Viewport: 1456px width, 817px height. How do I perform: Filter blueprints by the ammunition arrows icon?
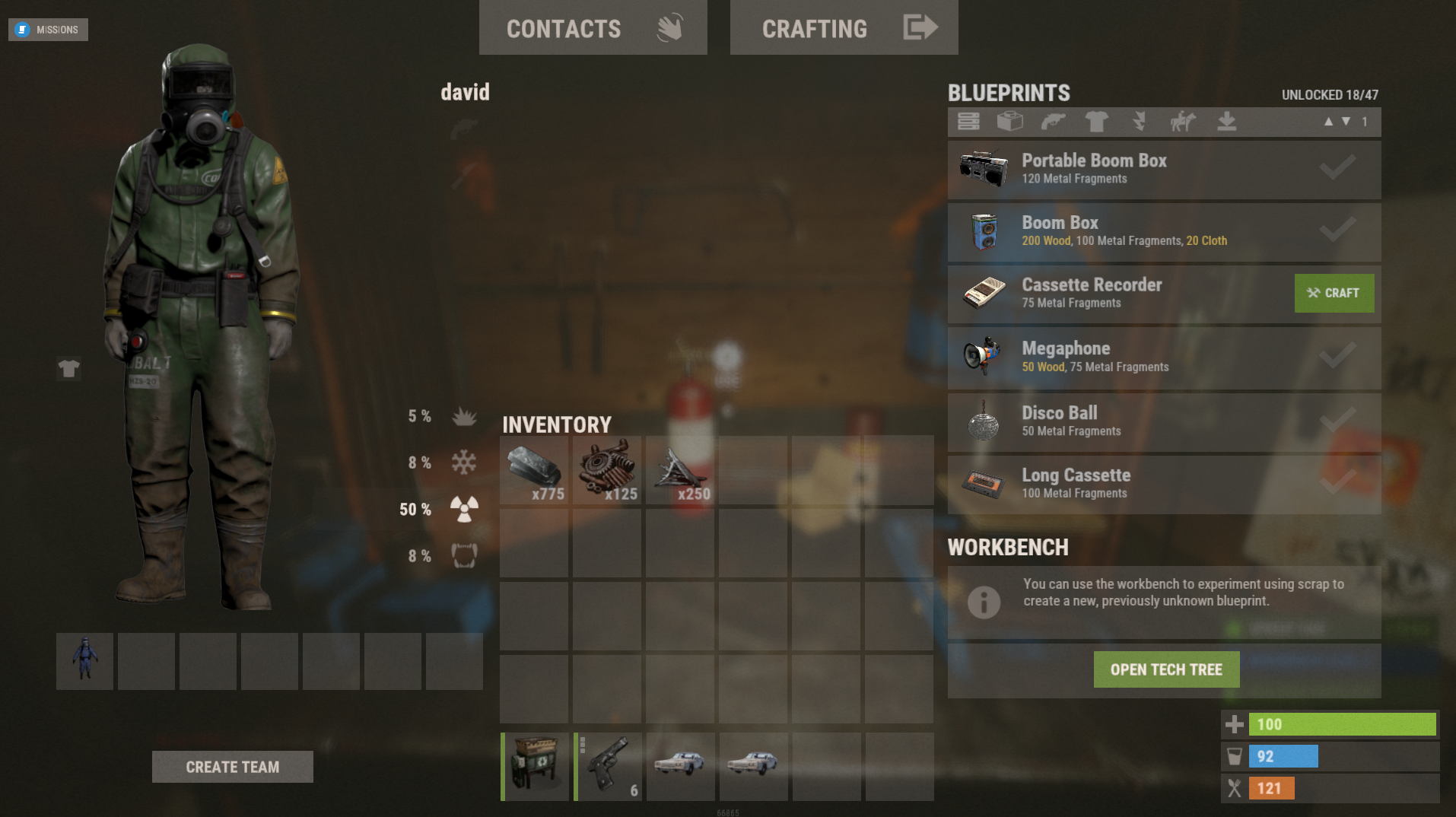1139,122
